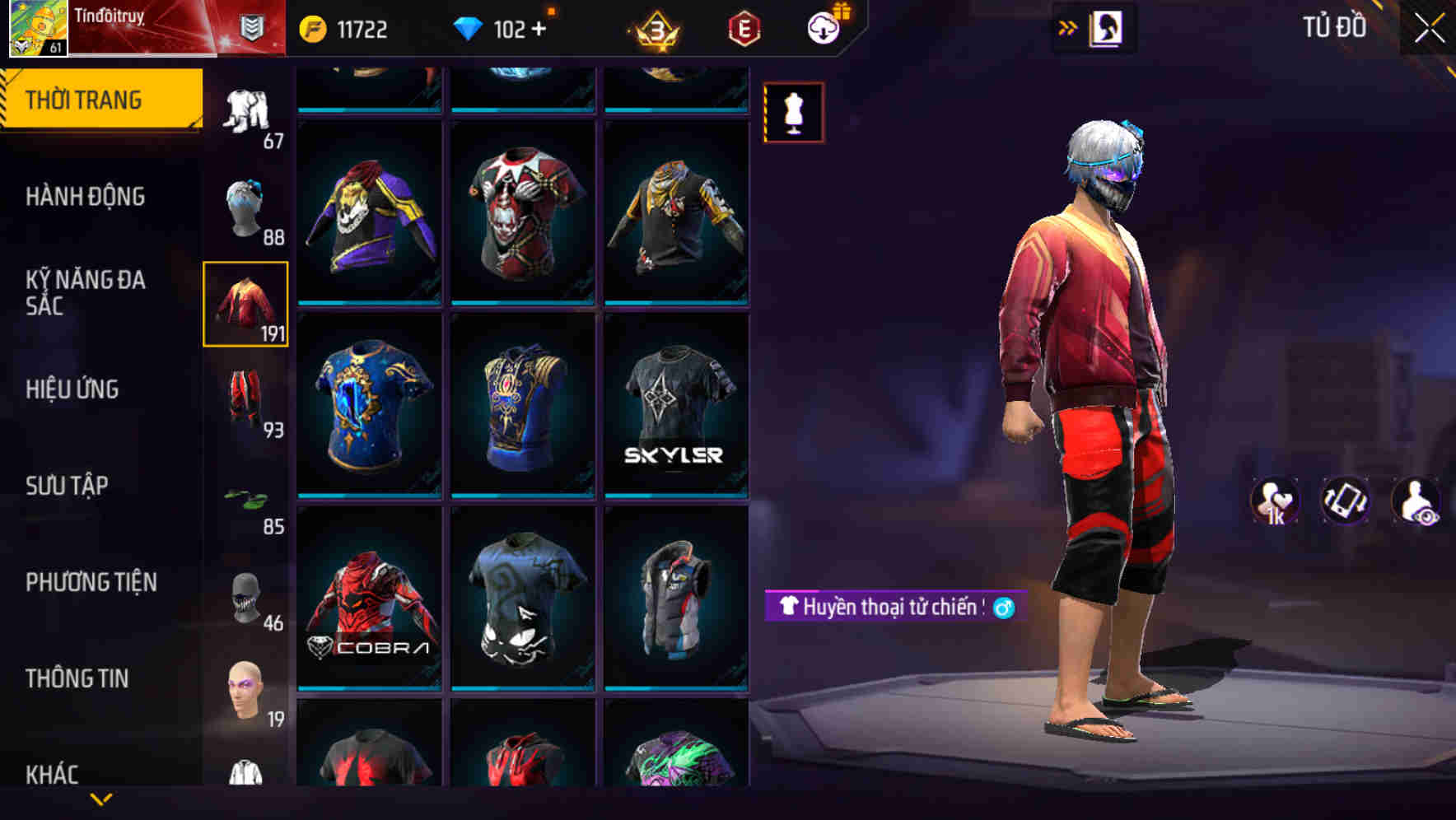Toggle the mannequin display icon
Viewport: 1456px width, 820px height.
(795, 112)
